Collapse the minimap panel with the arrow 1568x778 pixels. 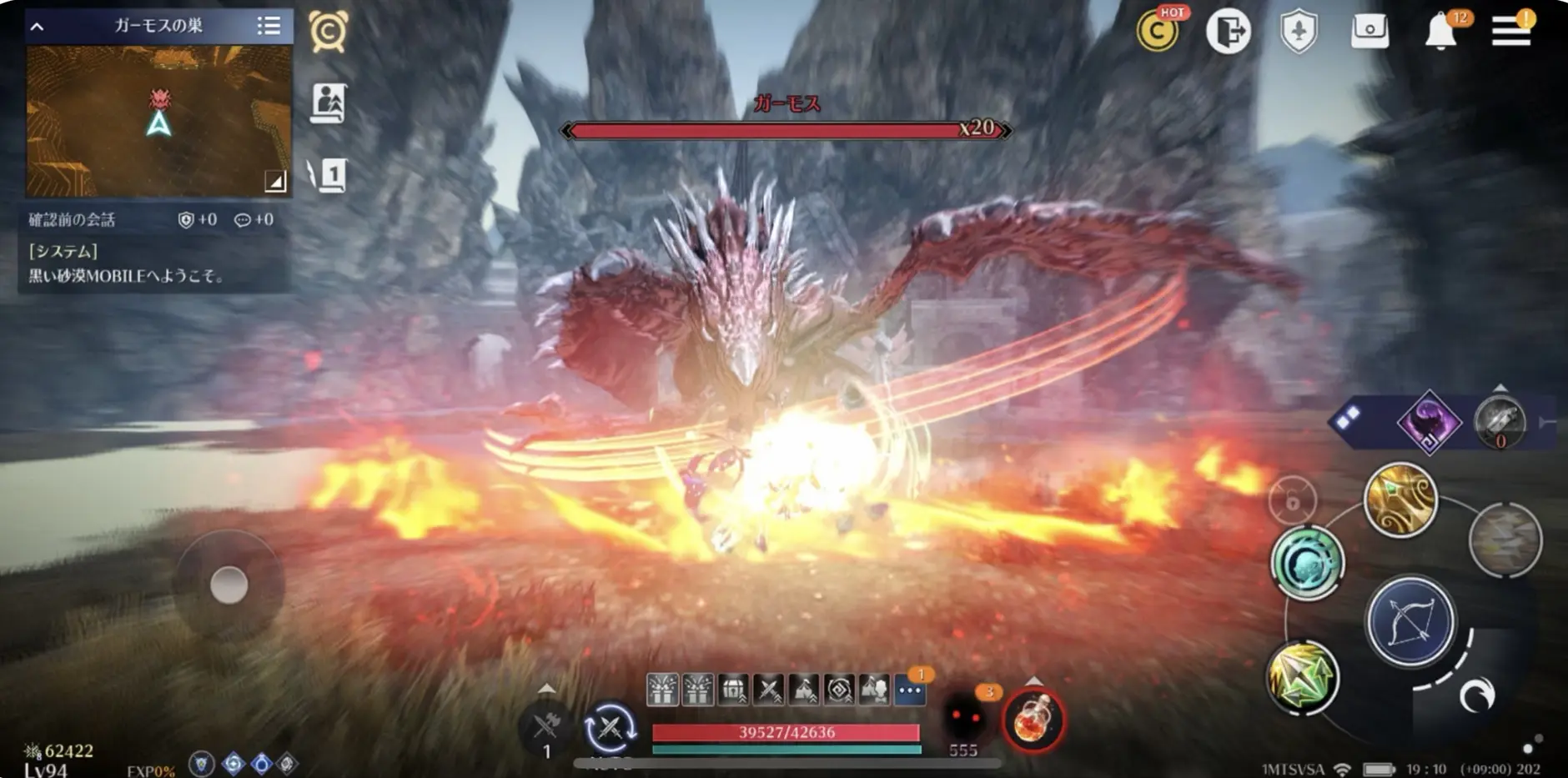pos(37,27)
